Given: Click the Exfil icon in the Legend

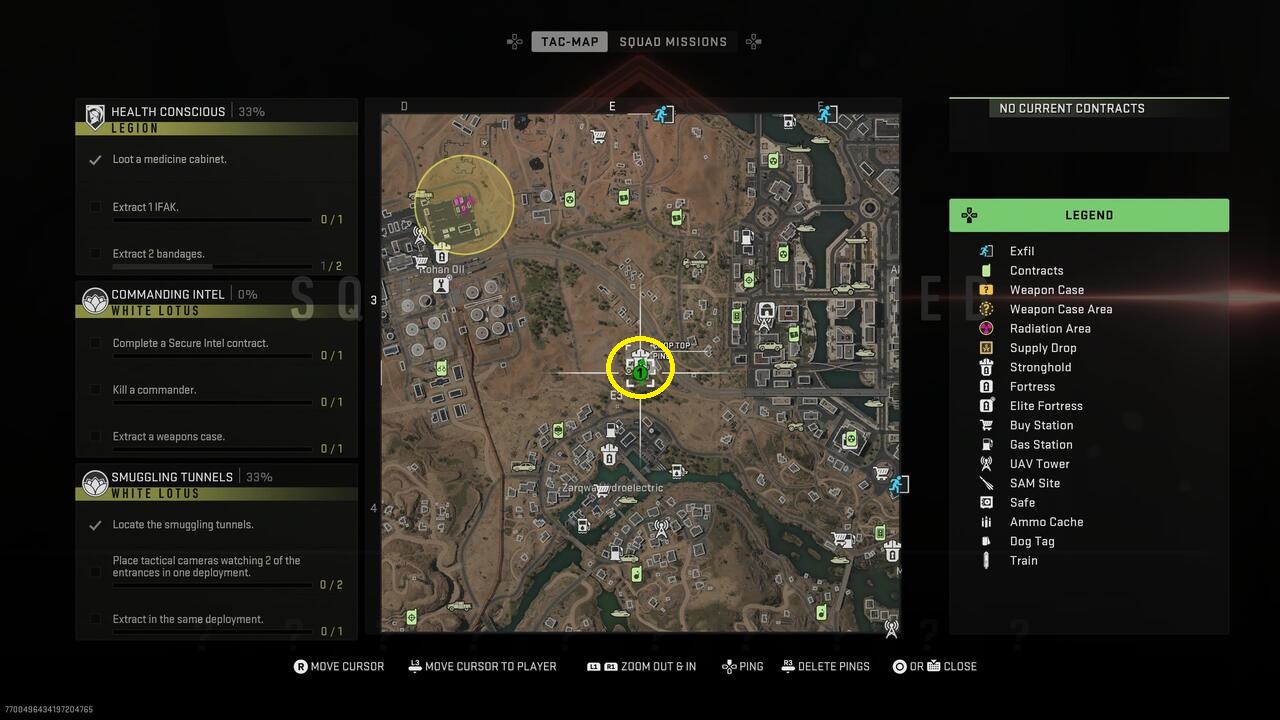Looking at the screenshot, I should tap(985, 251).
